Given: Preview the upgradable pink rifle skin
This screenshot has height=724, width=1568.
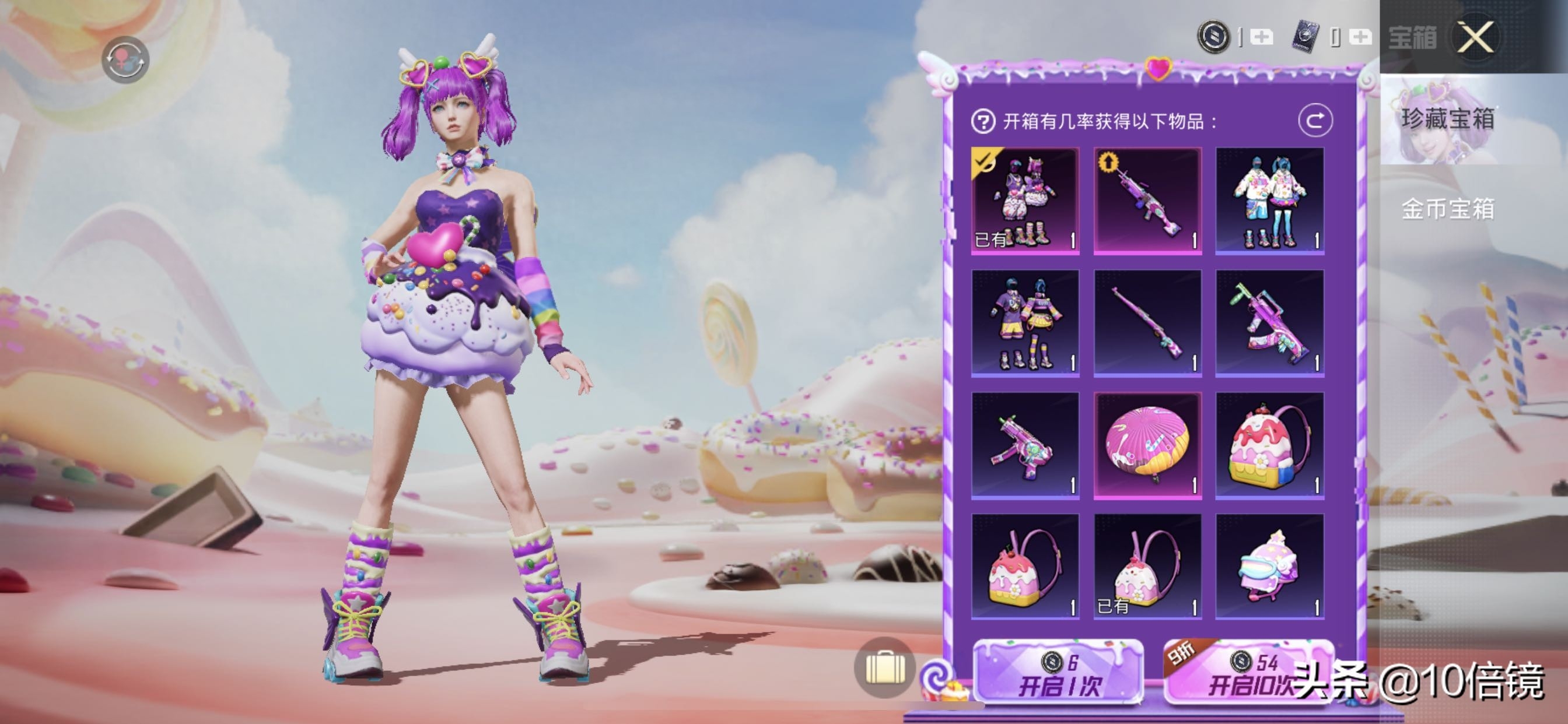Looking at the screenshot, I should tap(1147, 201).
